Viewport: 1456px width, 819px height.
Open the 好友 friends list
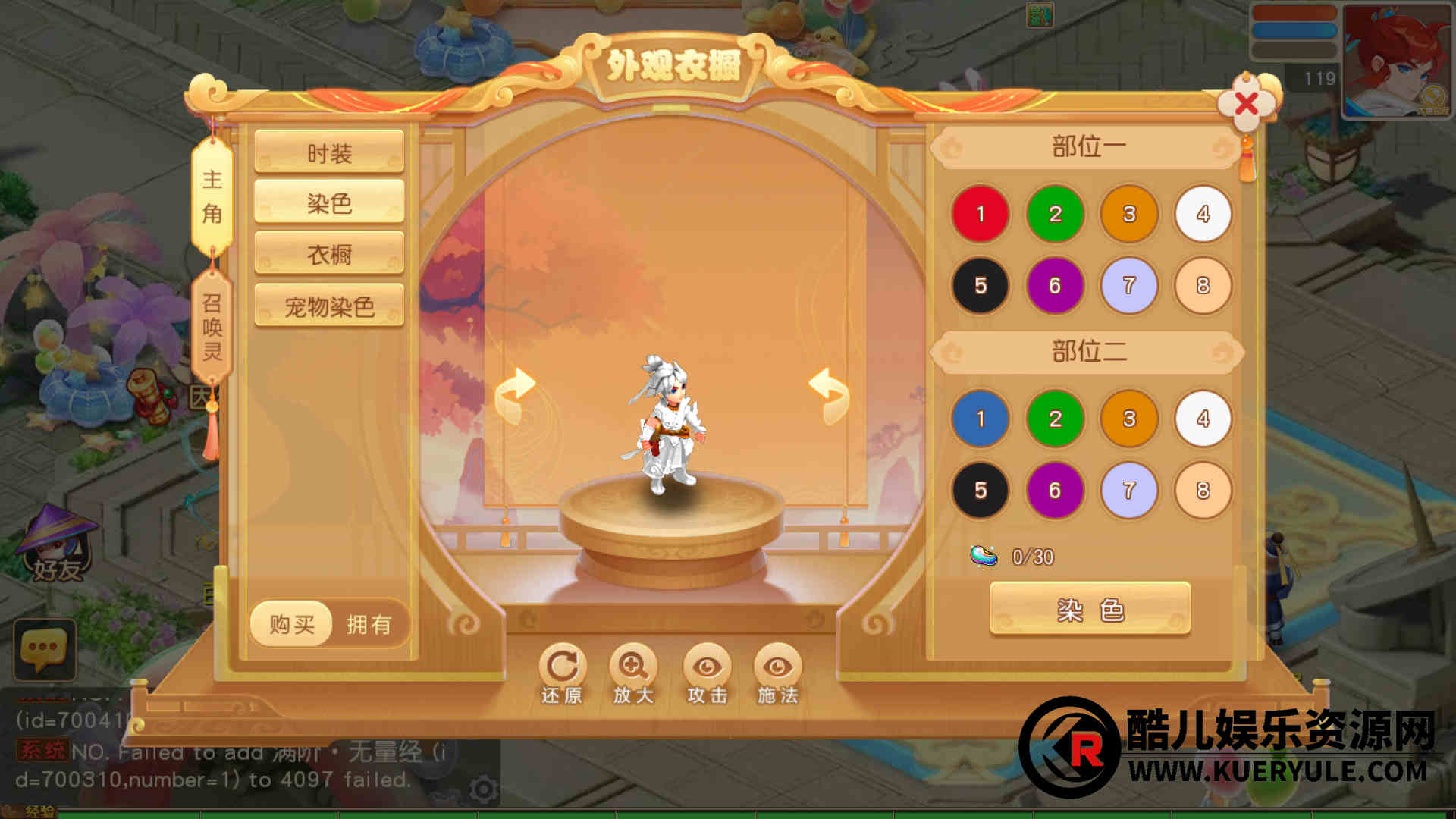coord(57,546)
